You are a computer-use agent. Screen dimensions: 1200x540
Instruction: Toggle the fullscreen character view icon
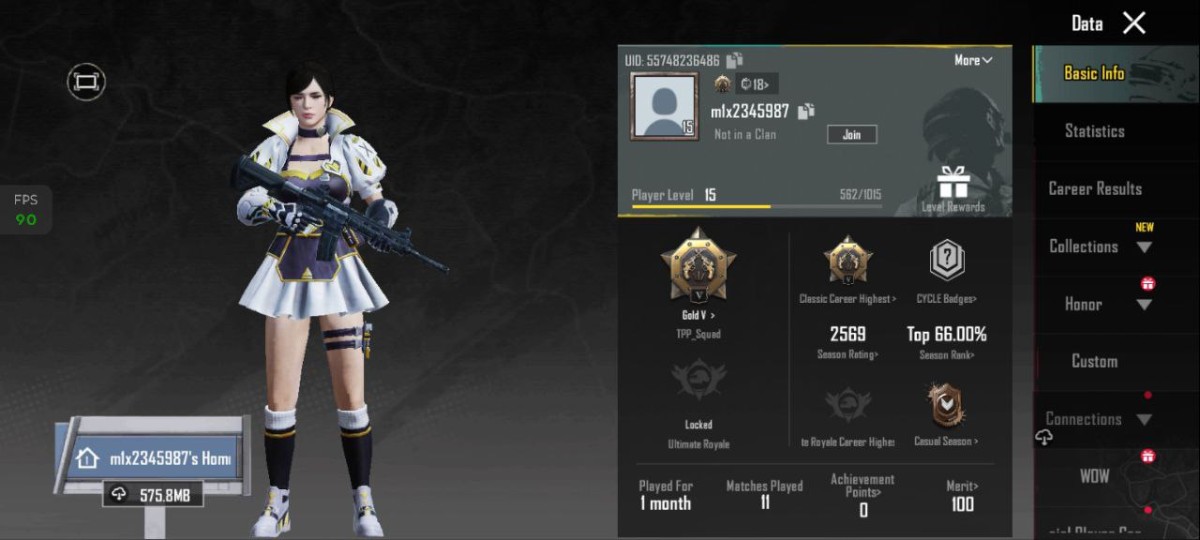(x=87, y=80)
